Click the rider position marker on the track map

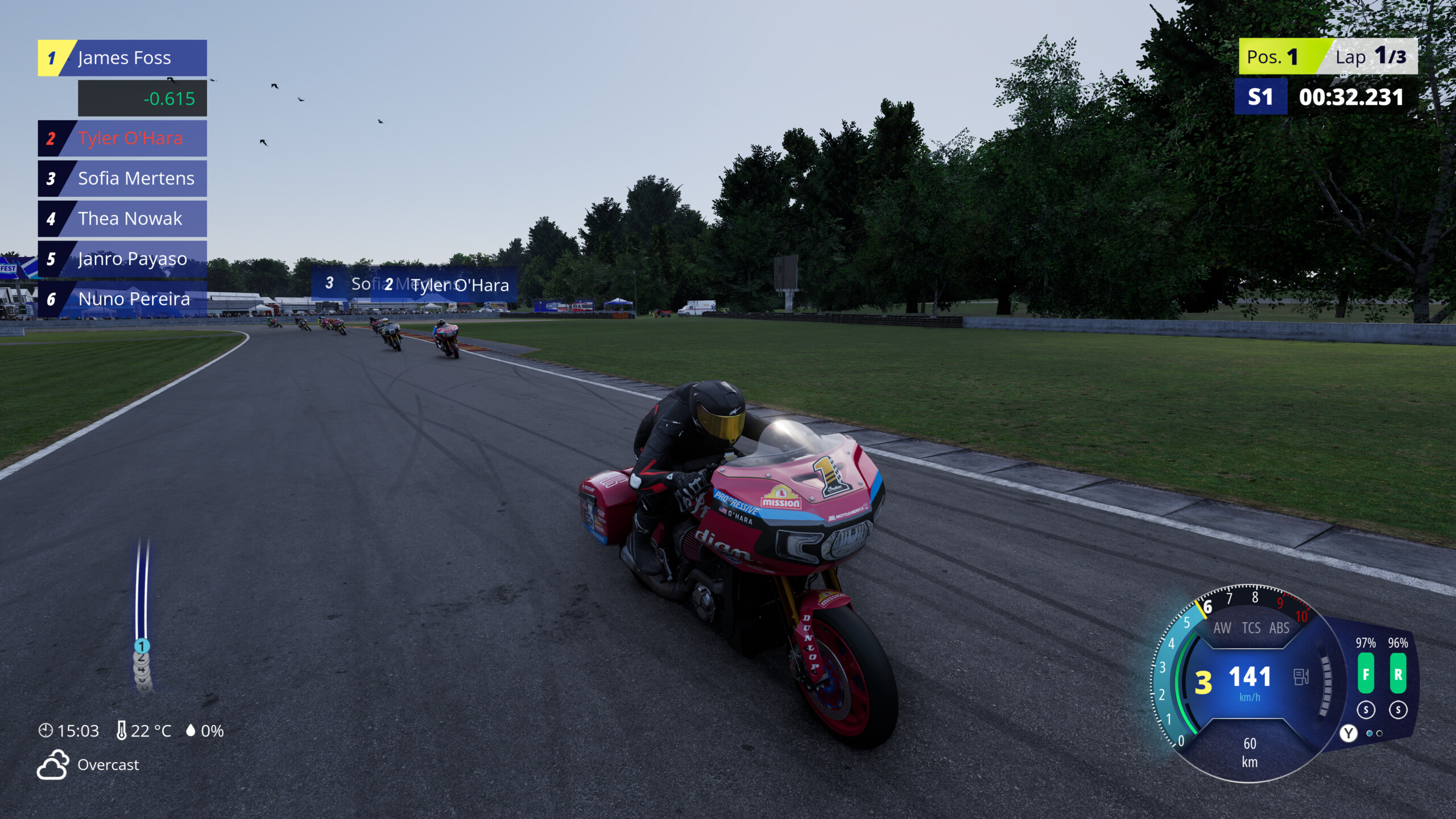tap(141, 646)
